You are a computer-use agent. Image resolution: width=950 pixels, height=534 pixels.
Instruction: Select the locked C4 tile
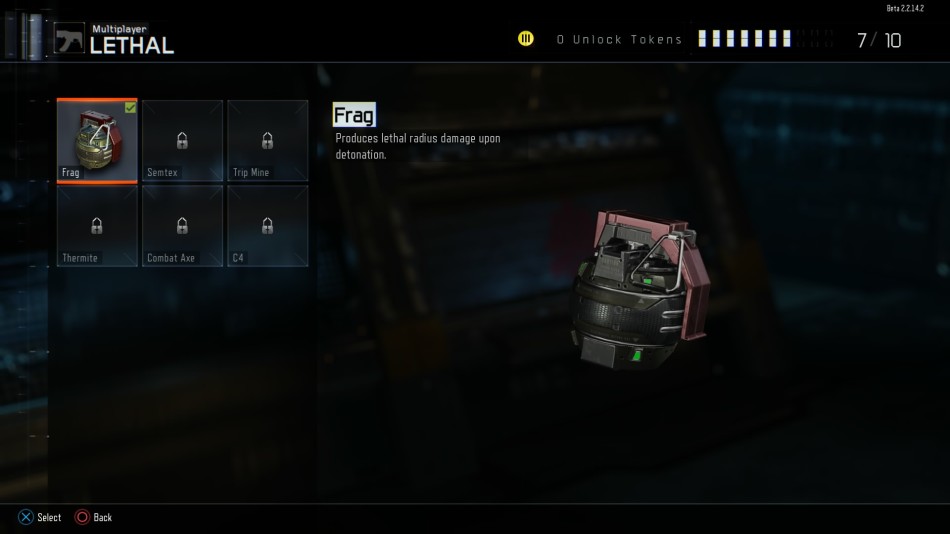[x=267, y=226]
